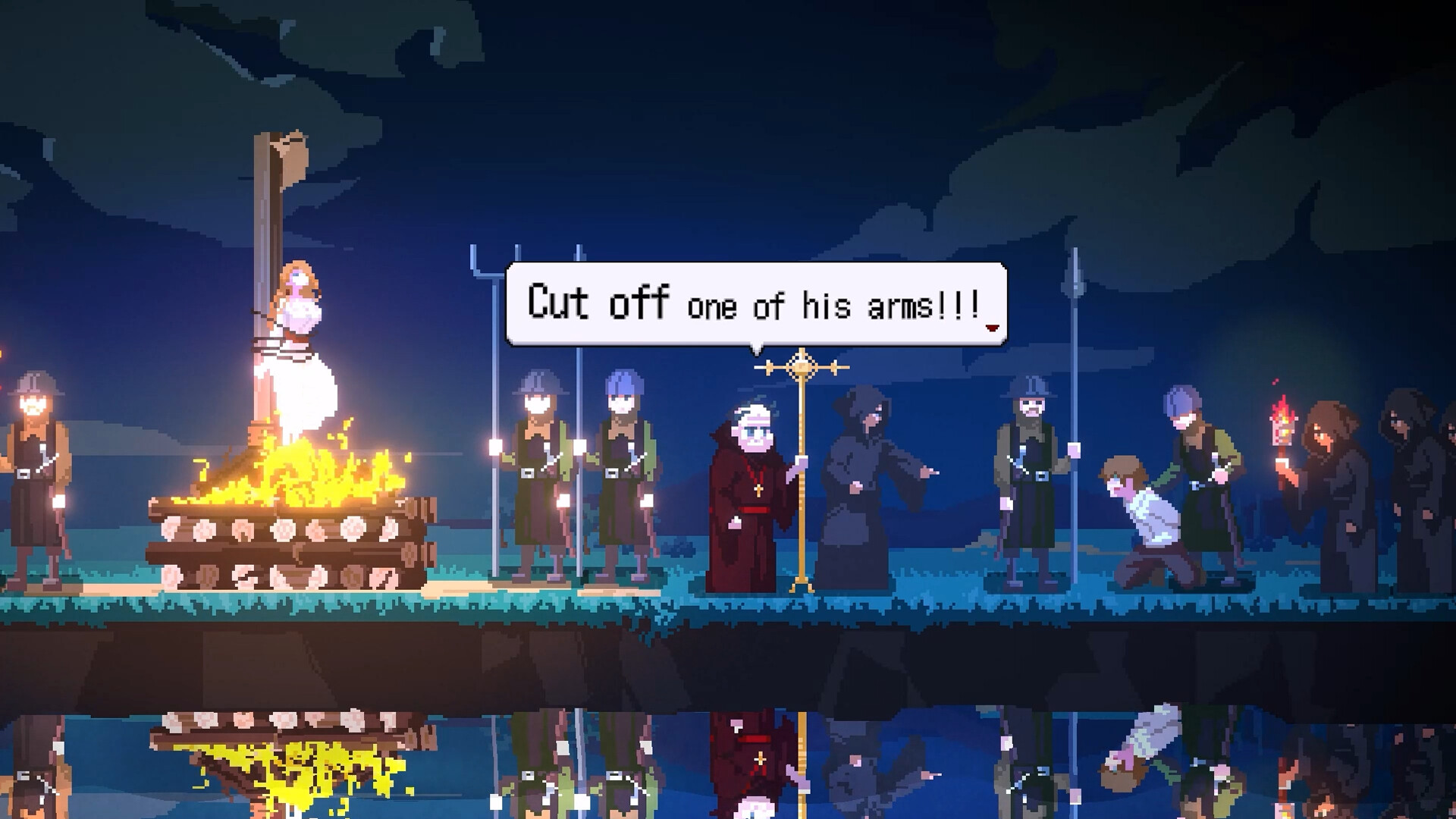Click the red arrow to advance dialogue
Screen dimensions: 1456x819
coord(991,329)
